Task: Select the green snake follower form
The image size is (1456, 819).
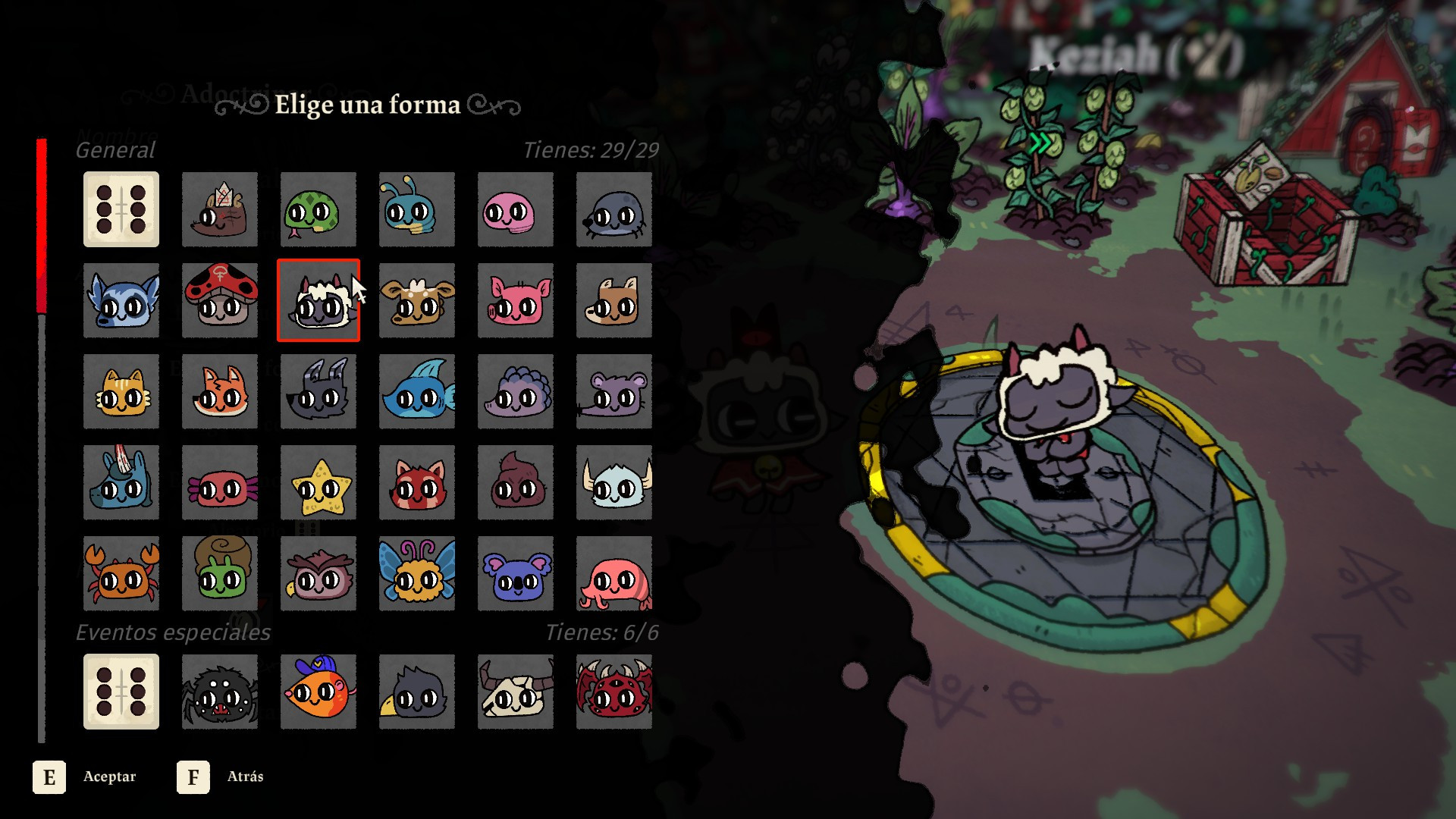Action: pos(318,210)
